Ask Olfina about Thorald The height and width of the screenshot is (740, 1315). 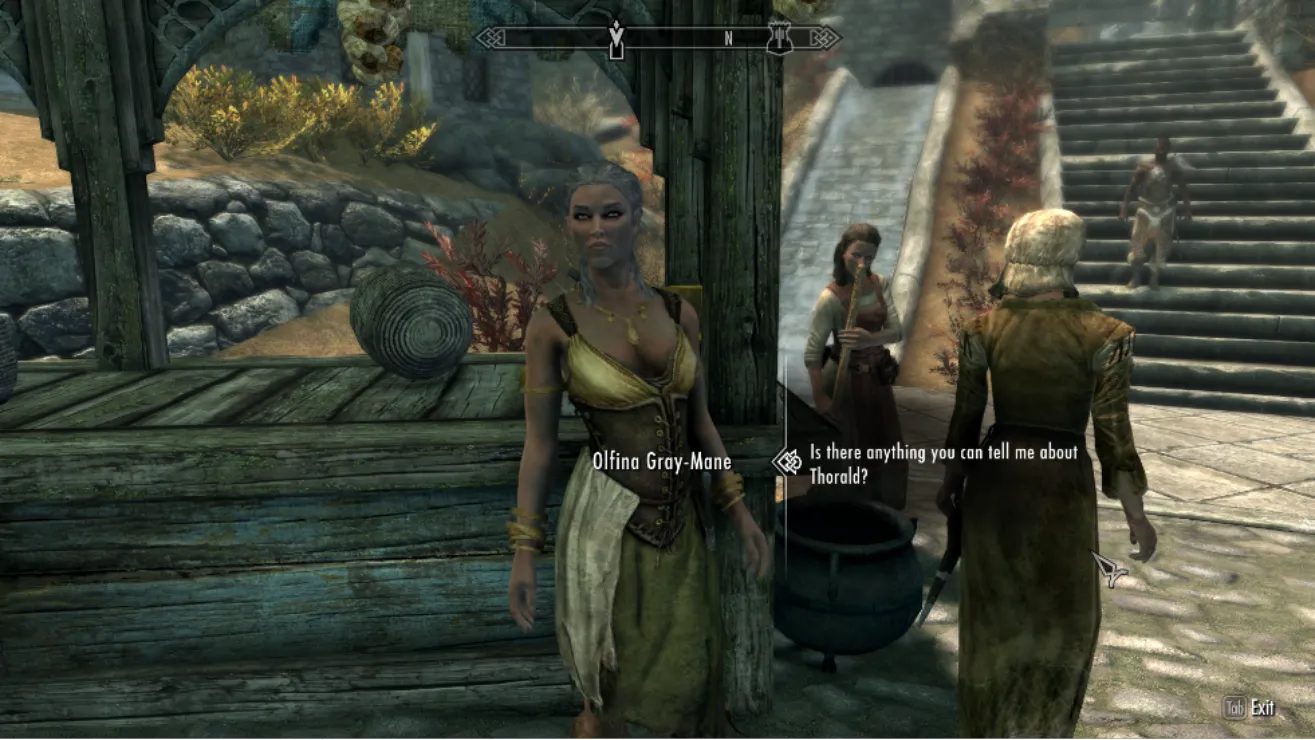click(943, 464)
